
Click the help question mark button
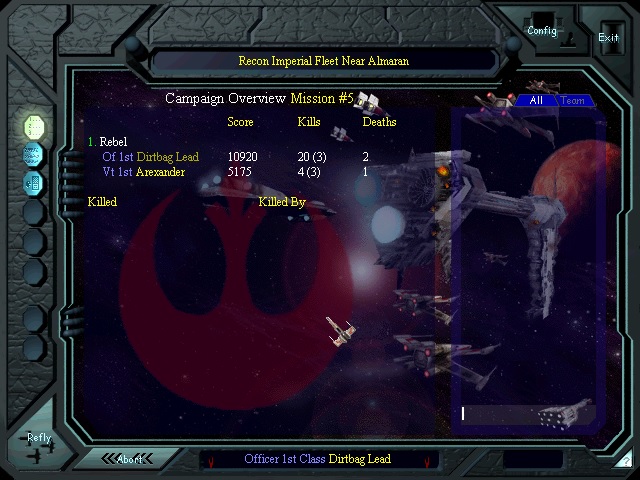tap(622, 460)
